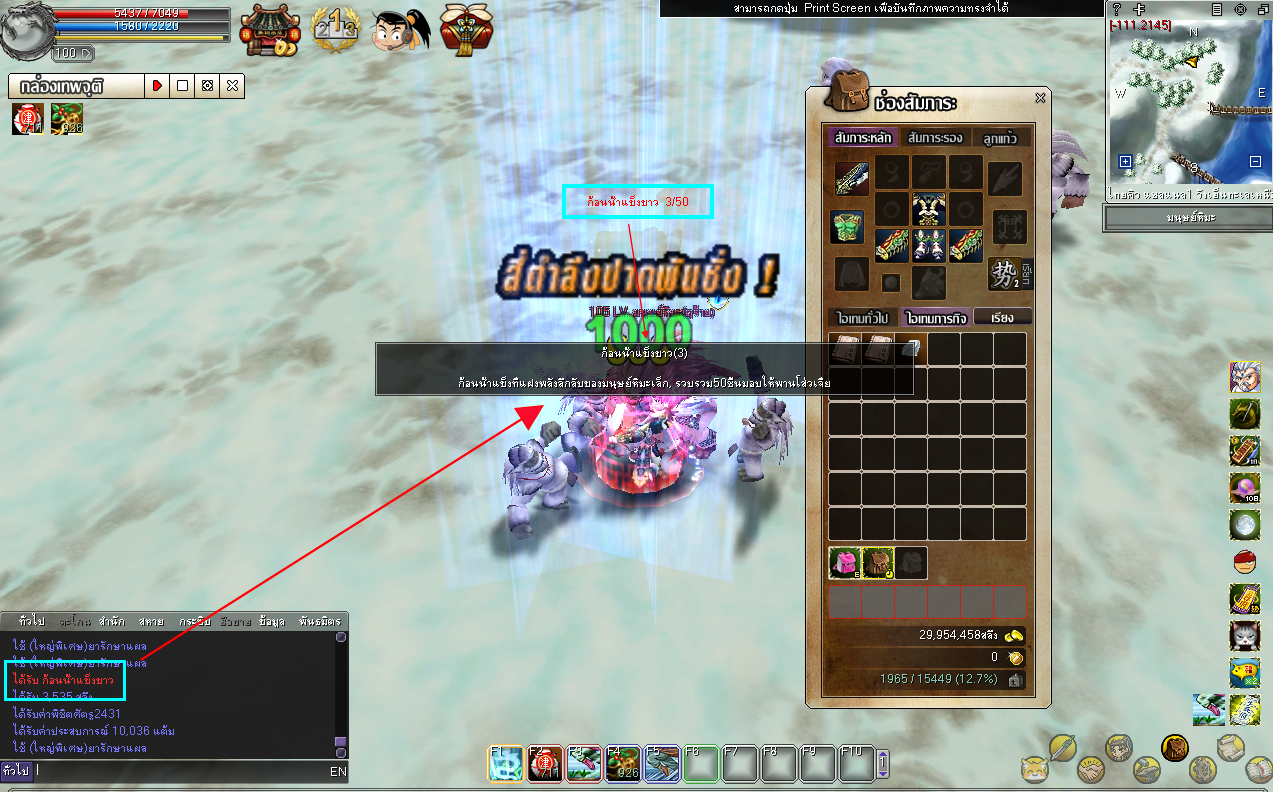Select the green armor equipment slot

tap(847, 226)
